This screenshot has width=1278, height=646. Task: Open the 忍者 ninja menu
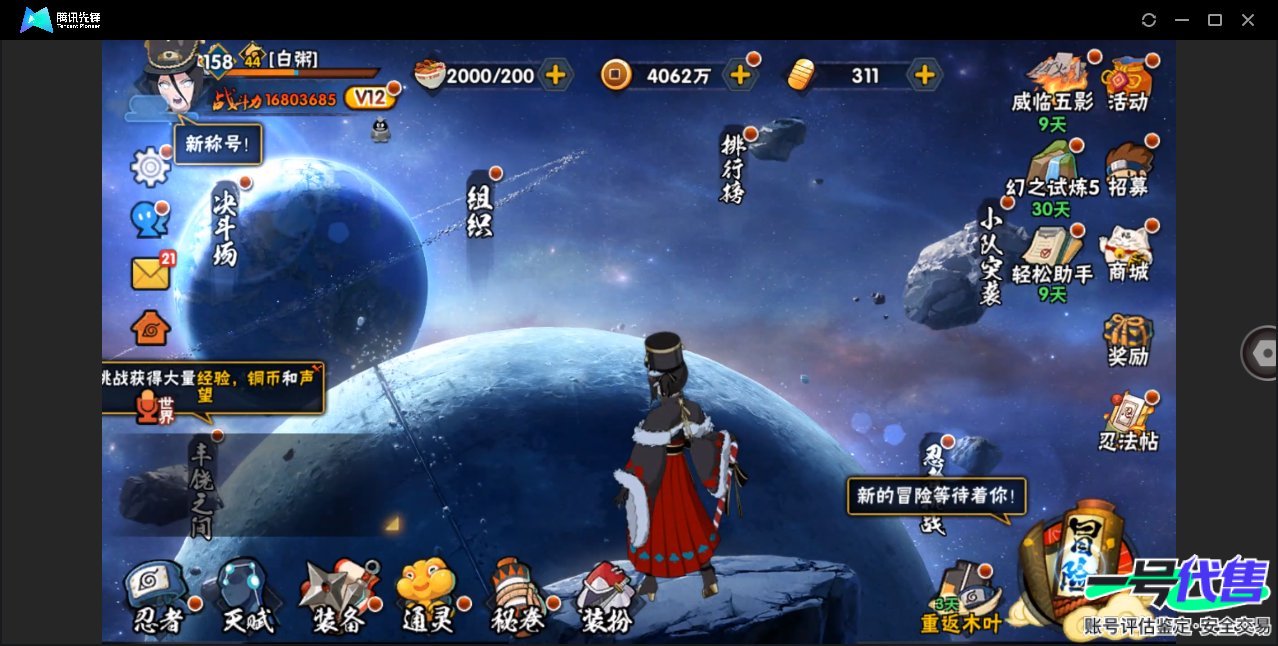tap(158, 598)
